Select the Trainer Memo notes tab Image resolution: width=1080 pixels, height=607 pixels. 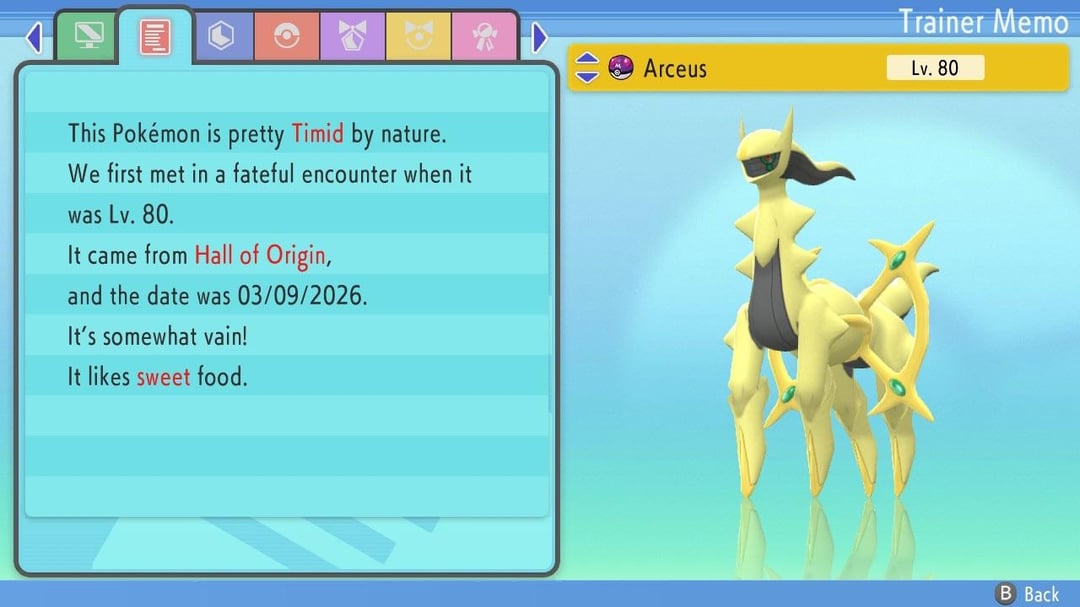155,37
